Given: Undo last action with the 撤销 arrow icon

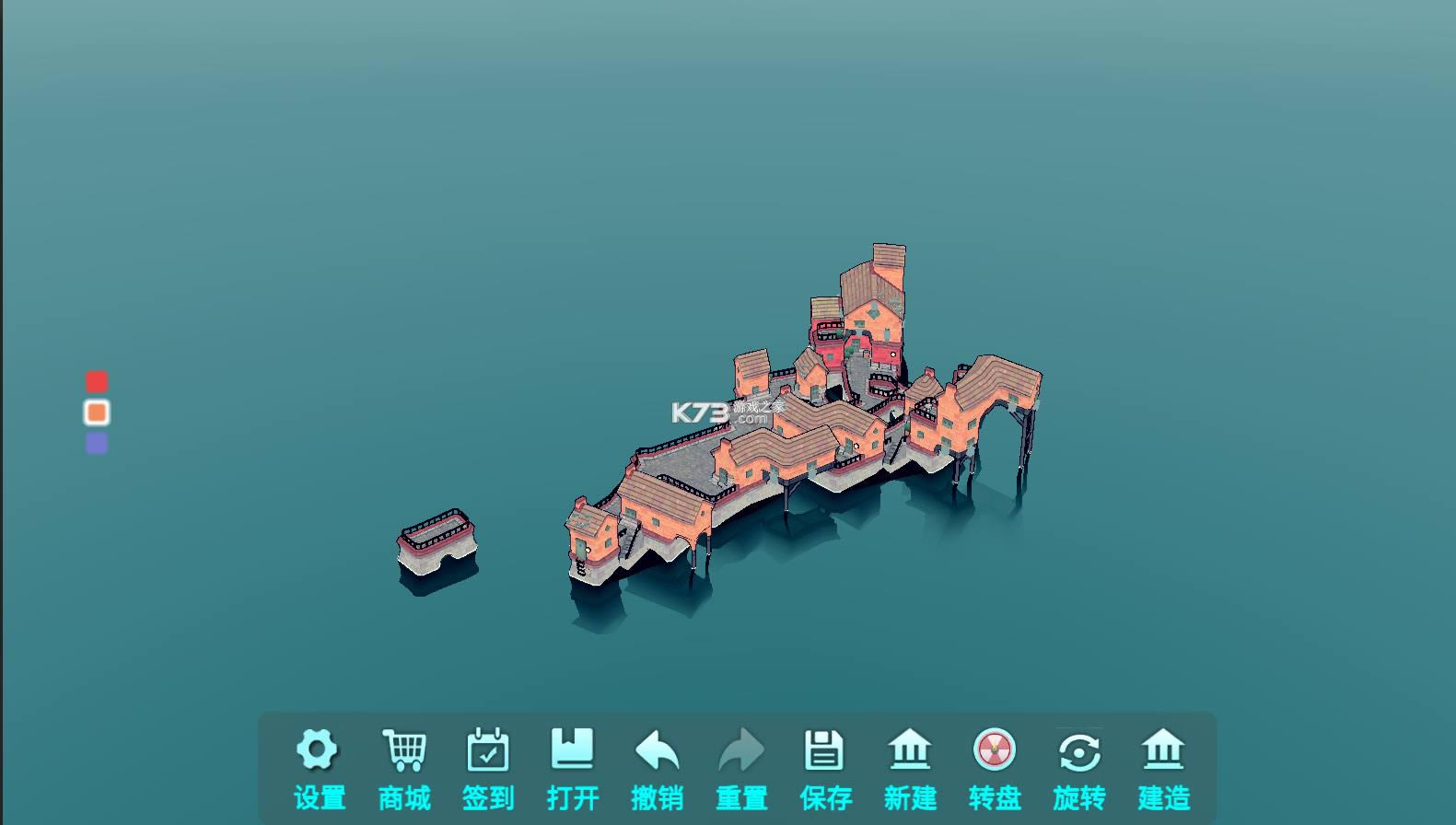Looking at the screenshot, I should coord(657,749).
